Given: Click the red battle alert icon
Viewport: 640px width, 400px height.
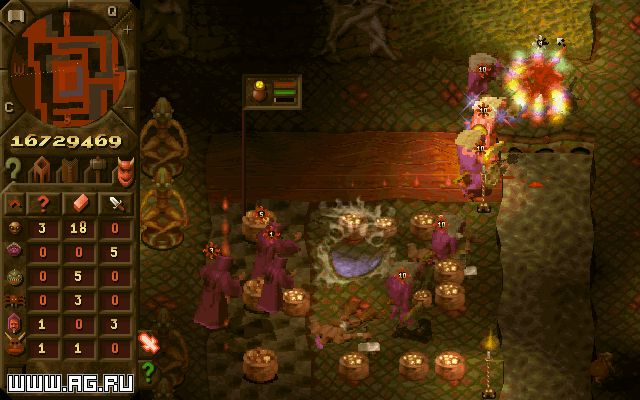Looking at the screenshot, I should point(148,344).
